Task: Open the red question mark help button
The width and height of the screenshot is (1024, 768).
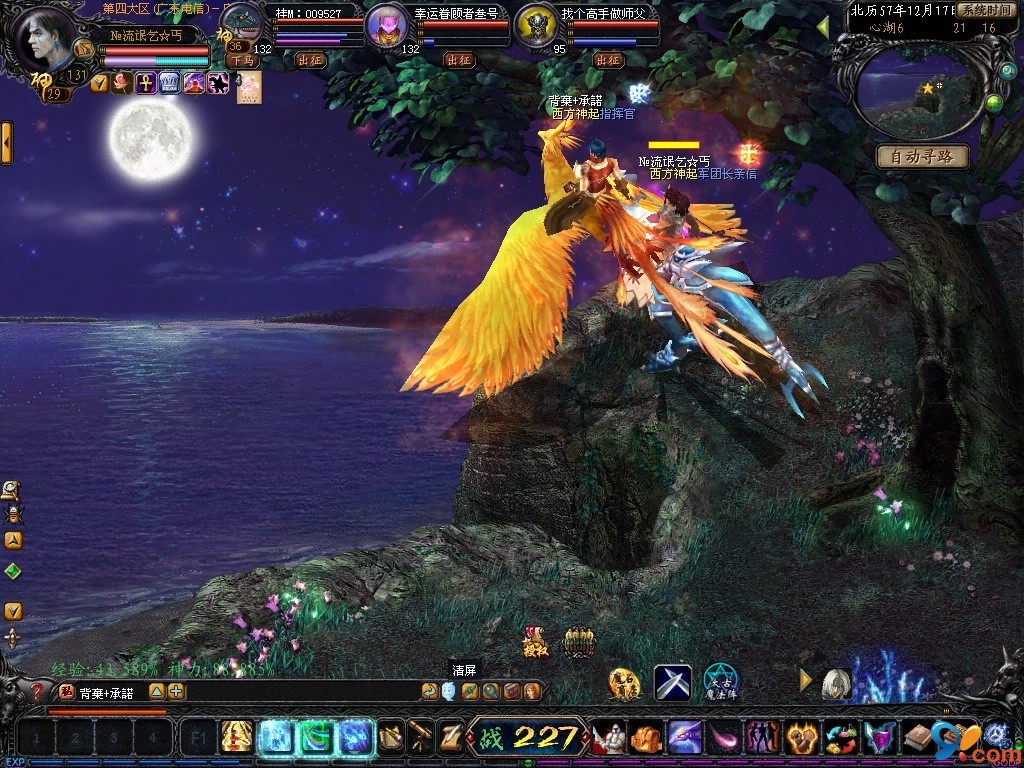Action: (39, 691)
